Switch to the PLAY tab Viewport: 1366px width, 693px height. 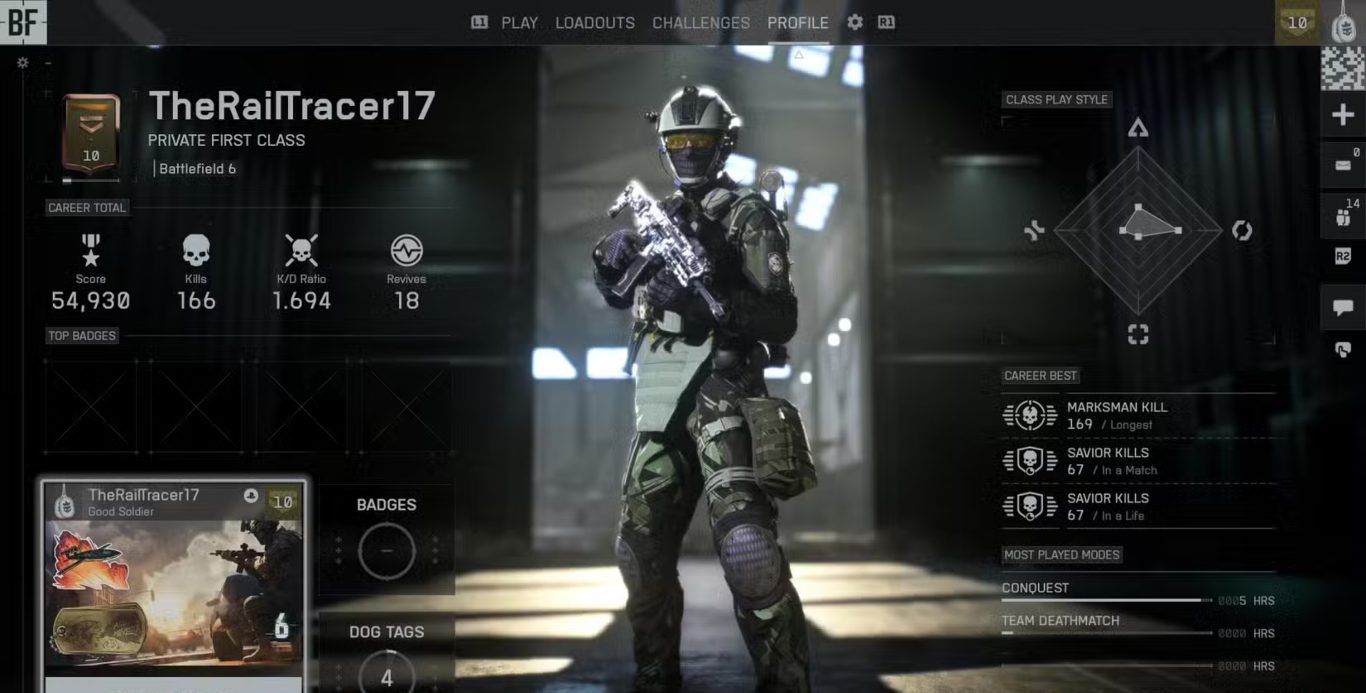pos(519,22)
